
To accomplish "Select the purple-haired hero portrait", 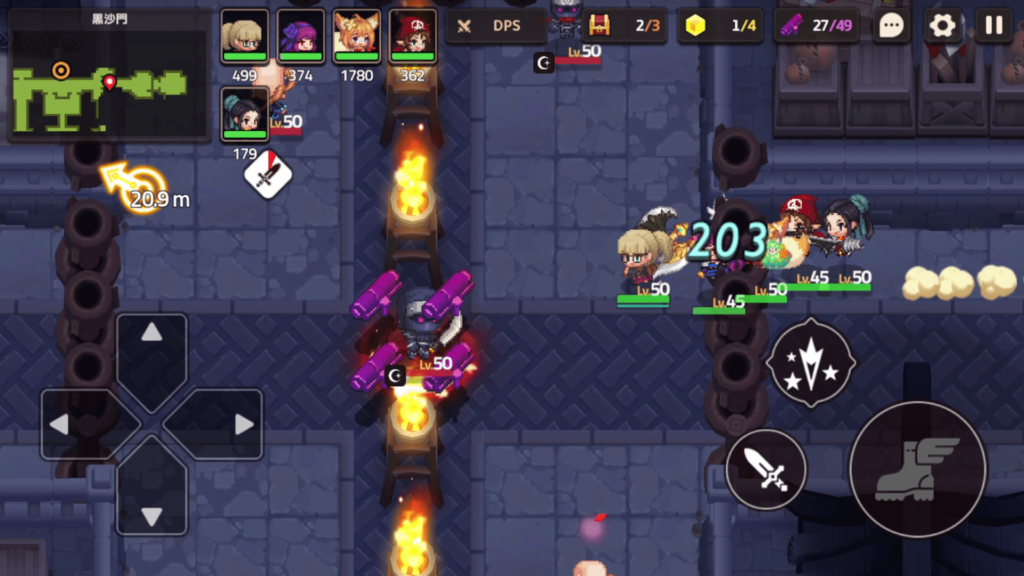I will pyautogui.click(x=300, y=38).
